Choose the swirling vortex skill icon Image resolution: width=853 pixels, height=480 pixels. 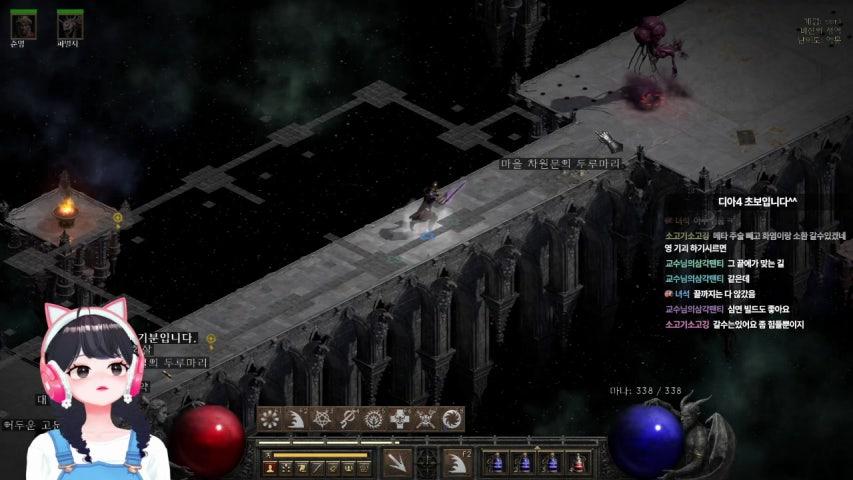(x=453, y=419)
